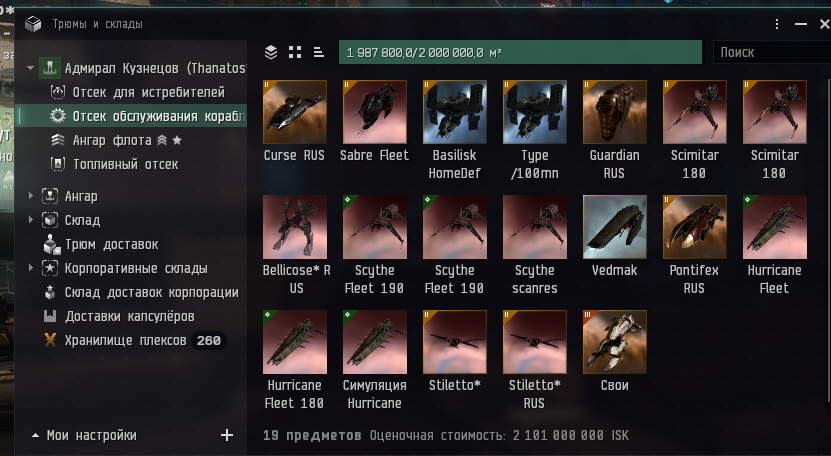Select the Sabre Fleet ship

374,112
